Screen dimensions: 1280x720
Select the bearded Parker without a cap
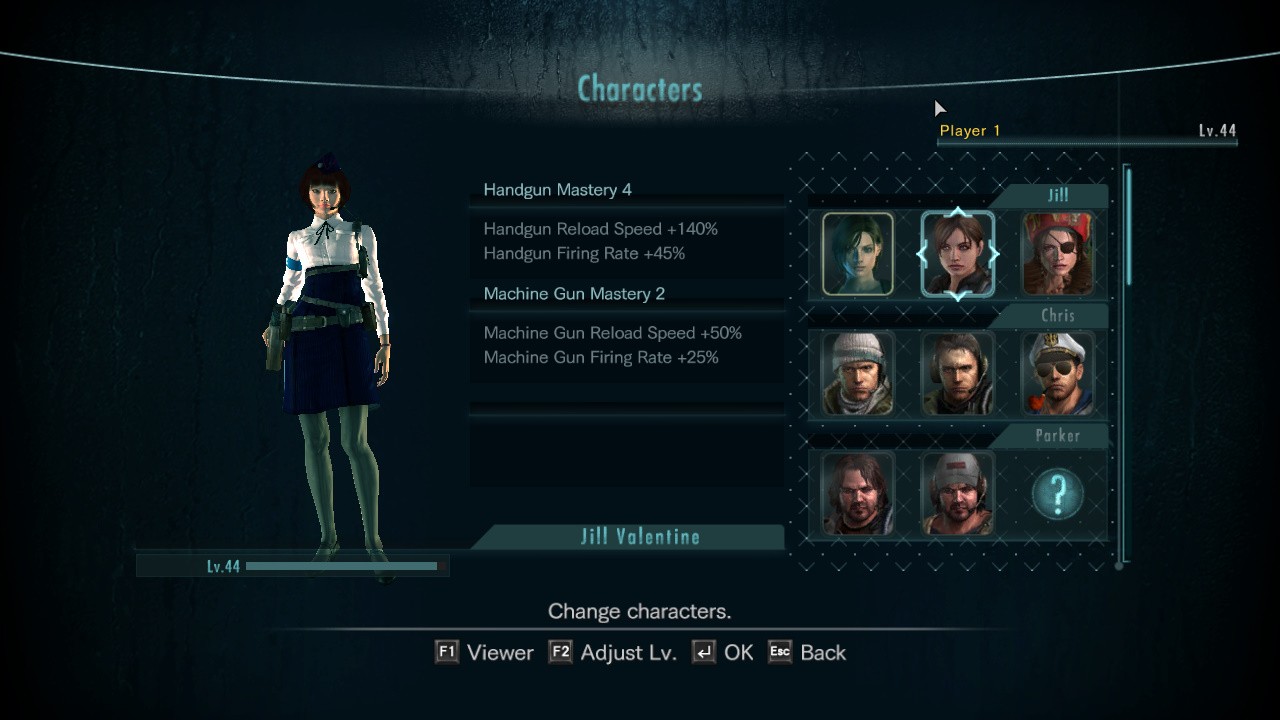(x=857, y=494)
